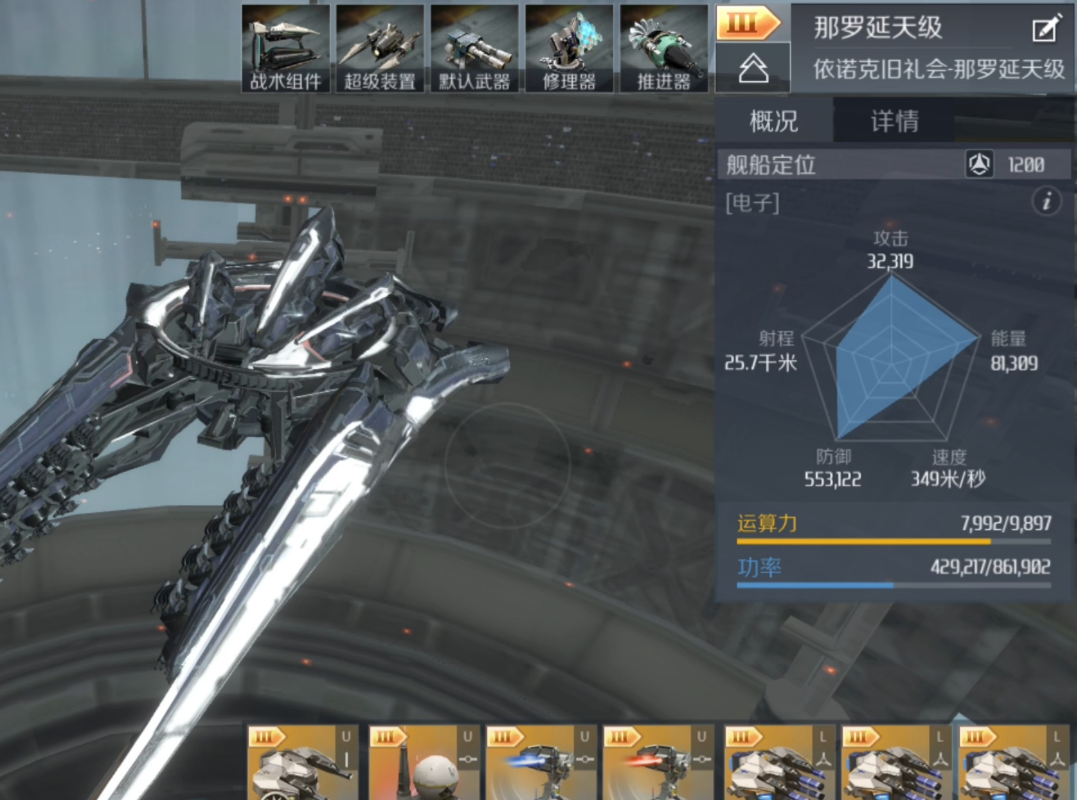This screenshot has width=1077, height=800.
Task: Open the 修理器 repairer slot
Action: [x=569, y=49]
